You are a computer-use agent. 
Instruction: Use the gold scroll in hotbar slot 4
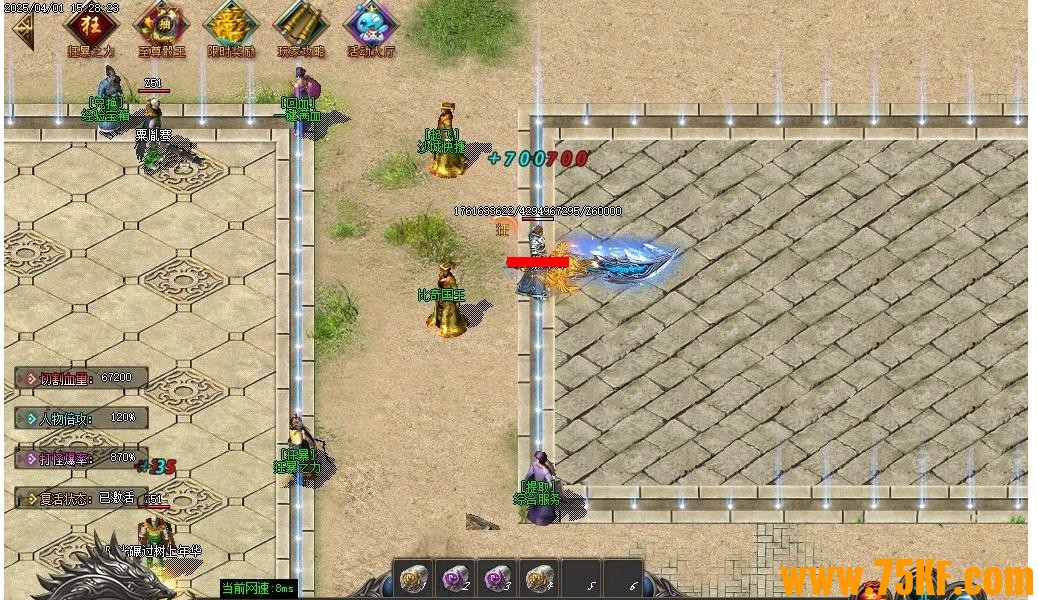(539, 579)
